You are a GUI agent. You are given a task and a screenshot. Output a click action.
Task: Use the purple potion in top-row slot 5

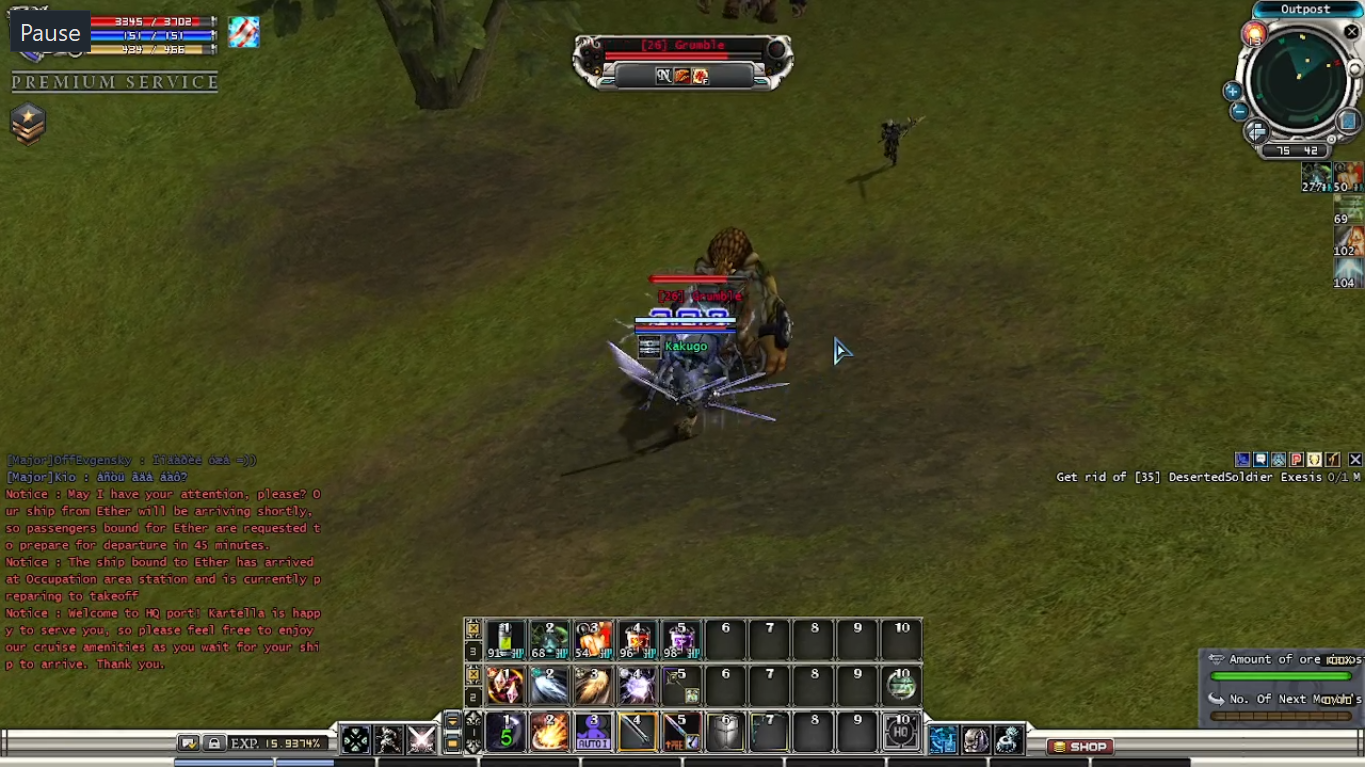coord(681,640)
